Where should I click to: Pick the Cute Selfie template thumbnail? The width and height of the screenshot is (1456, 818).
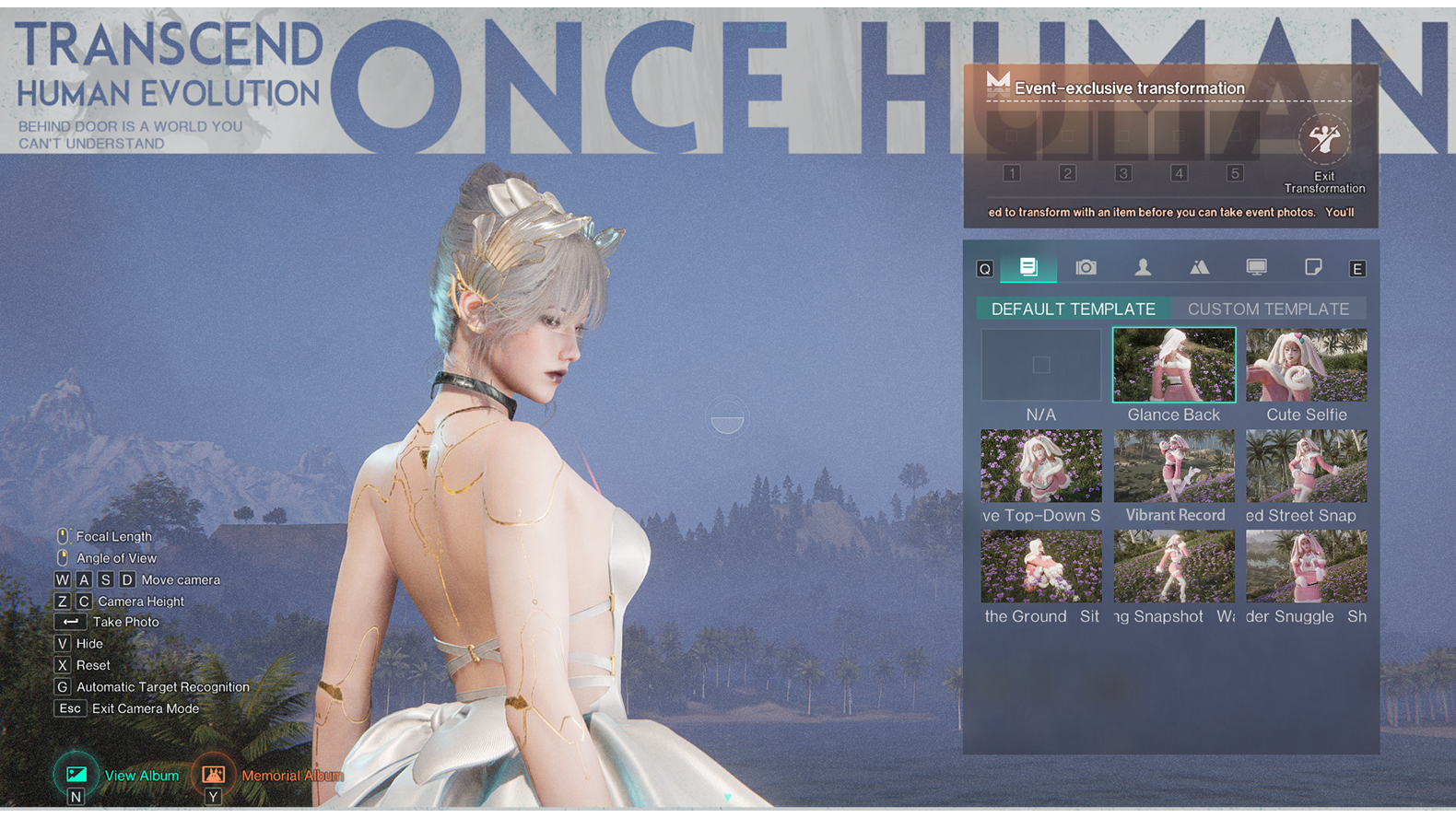click(1306, 366)
